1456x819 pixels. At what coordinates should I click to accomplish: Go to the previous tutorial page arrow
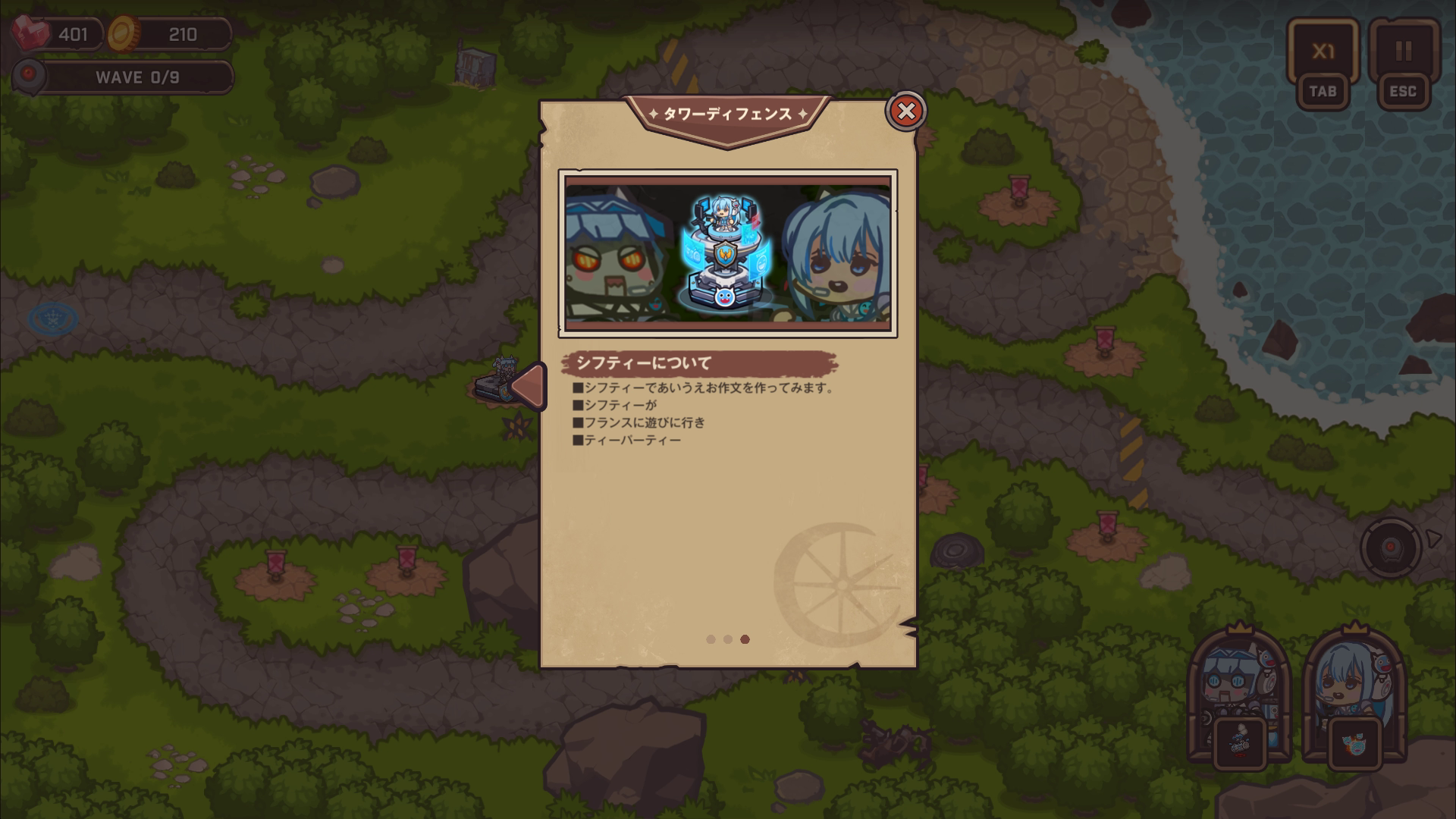click(528, 386)
